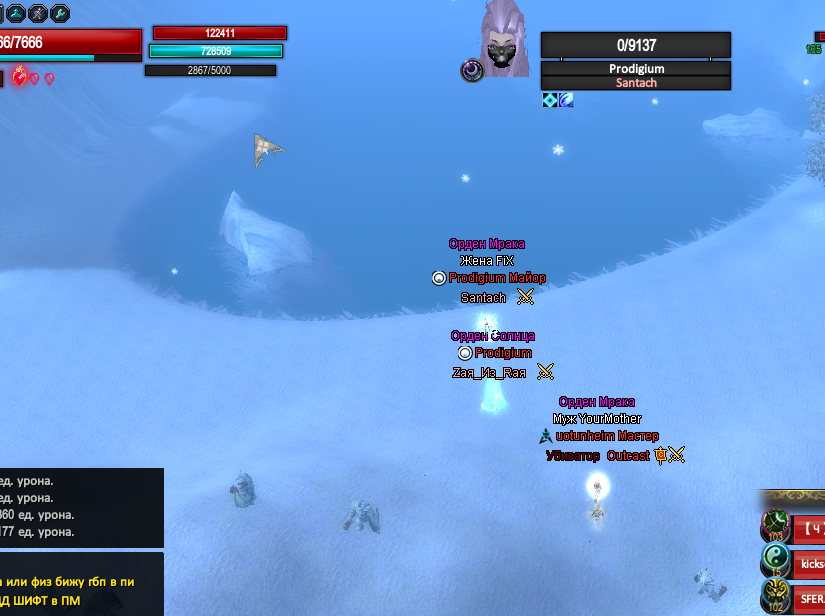This screenshot has height=616, width=825.
Task: Click the glowing red heart icon
Action: pyautogui.click(x=20, y=77)
